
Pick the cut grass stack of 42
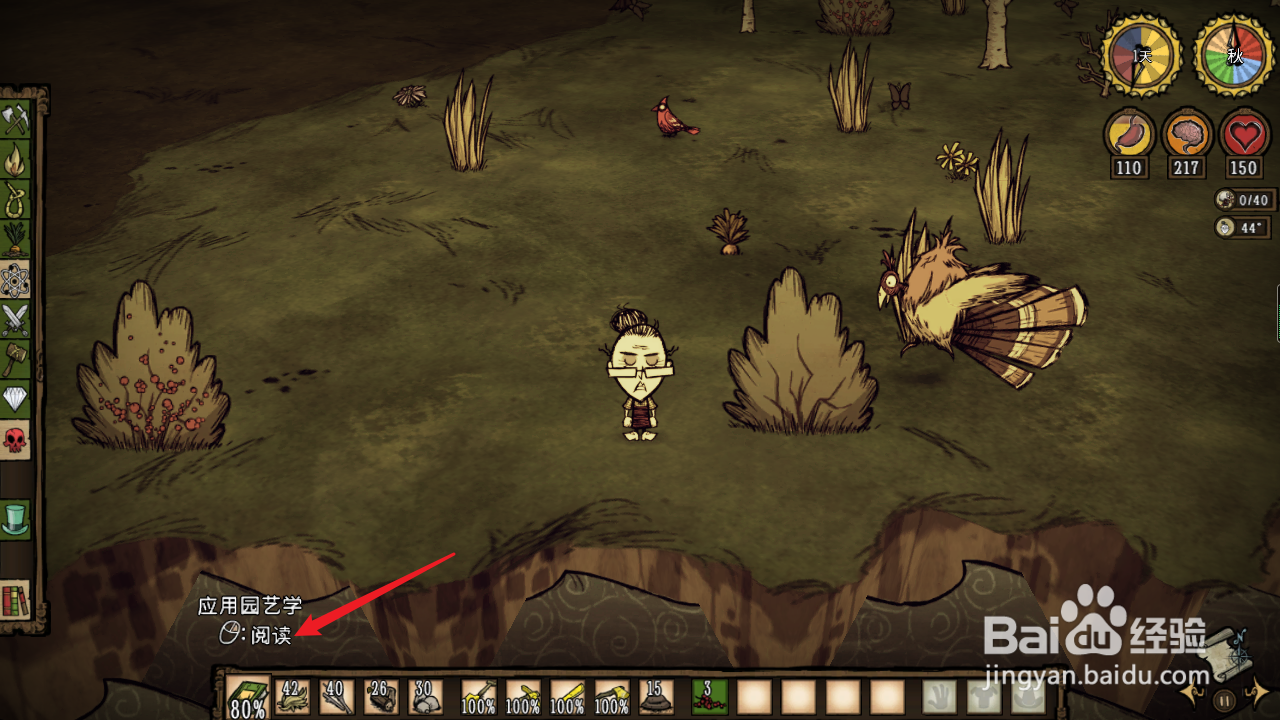[293, 697]
